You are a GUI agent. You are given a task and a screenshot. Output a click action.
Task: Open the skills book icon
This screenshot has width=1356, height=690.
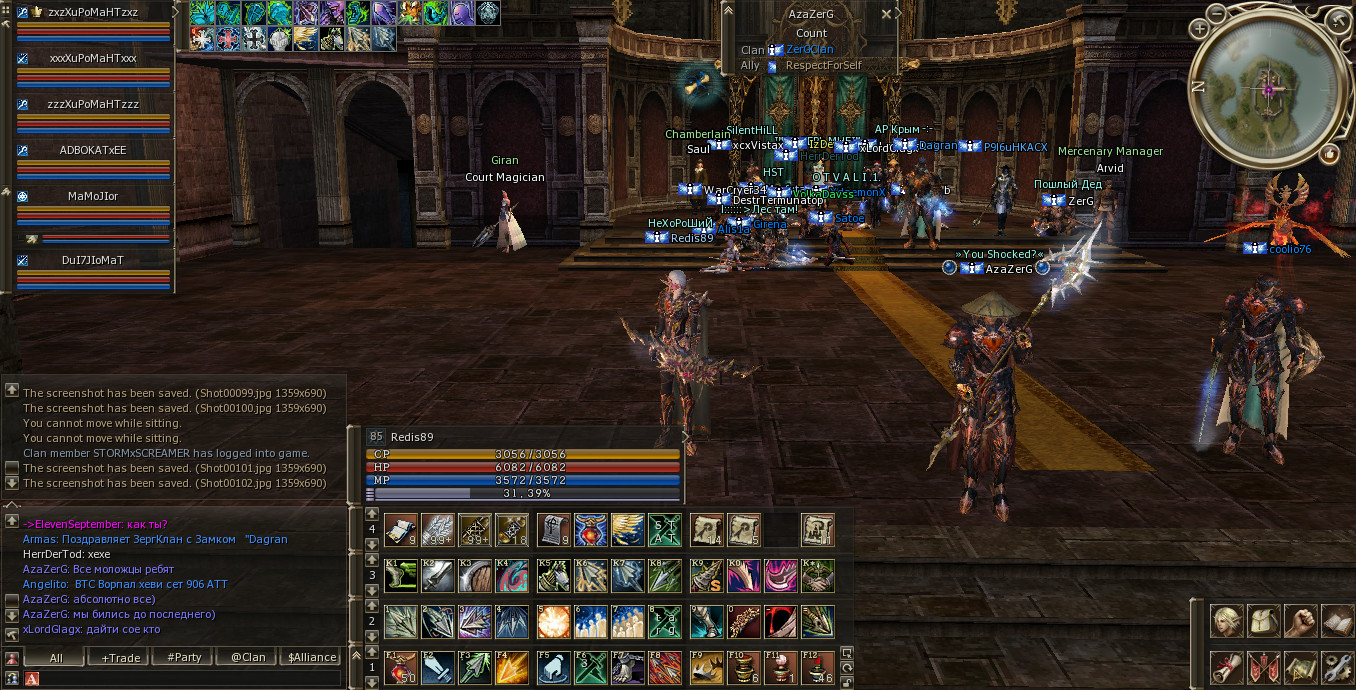[x=1337, y=621]
